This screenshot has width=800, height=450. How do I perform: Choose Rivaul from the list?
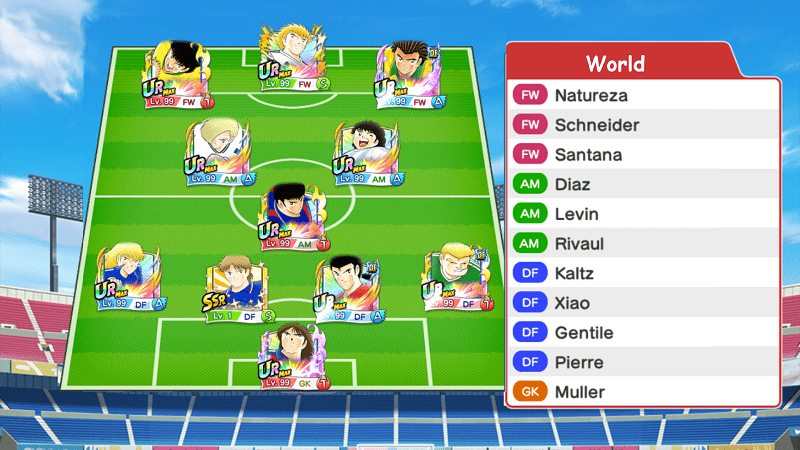643,244
